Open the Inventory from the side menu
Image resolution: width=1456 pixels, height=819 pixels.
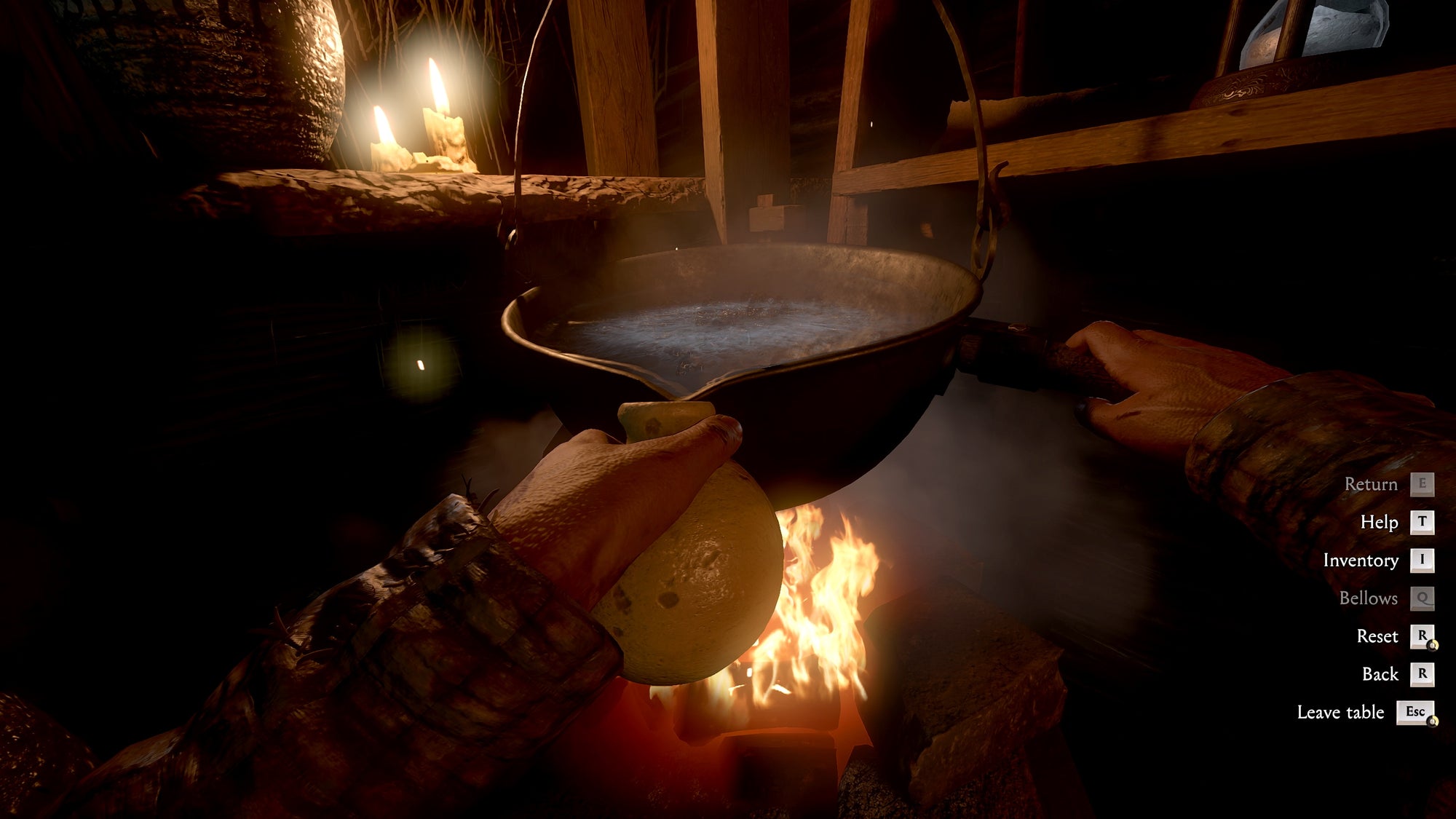[1361, 560]
